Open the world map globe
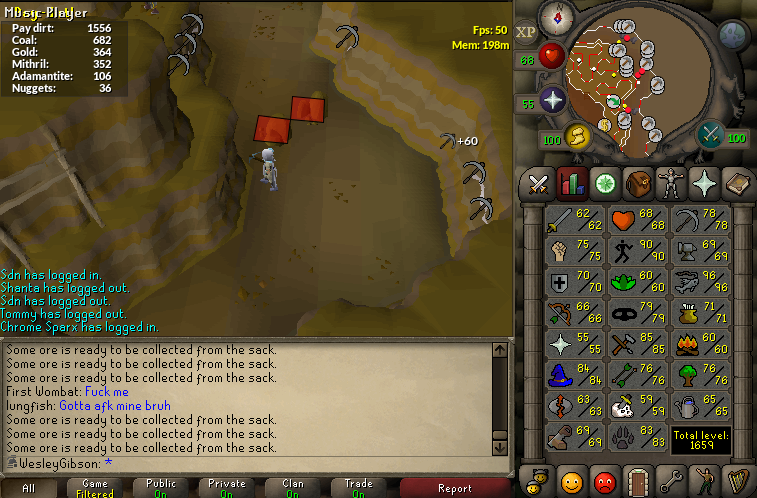This screenshot has height=498, width=757. [x=734, y=35]
